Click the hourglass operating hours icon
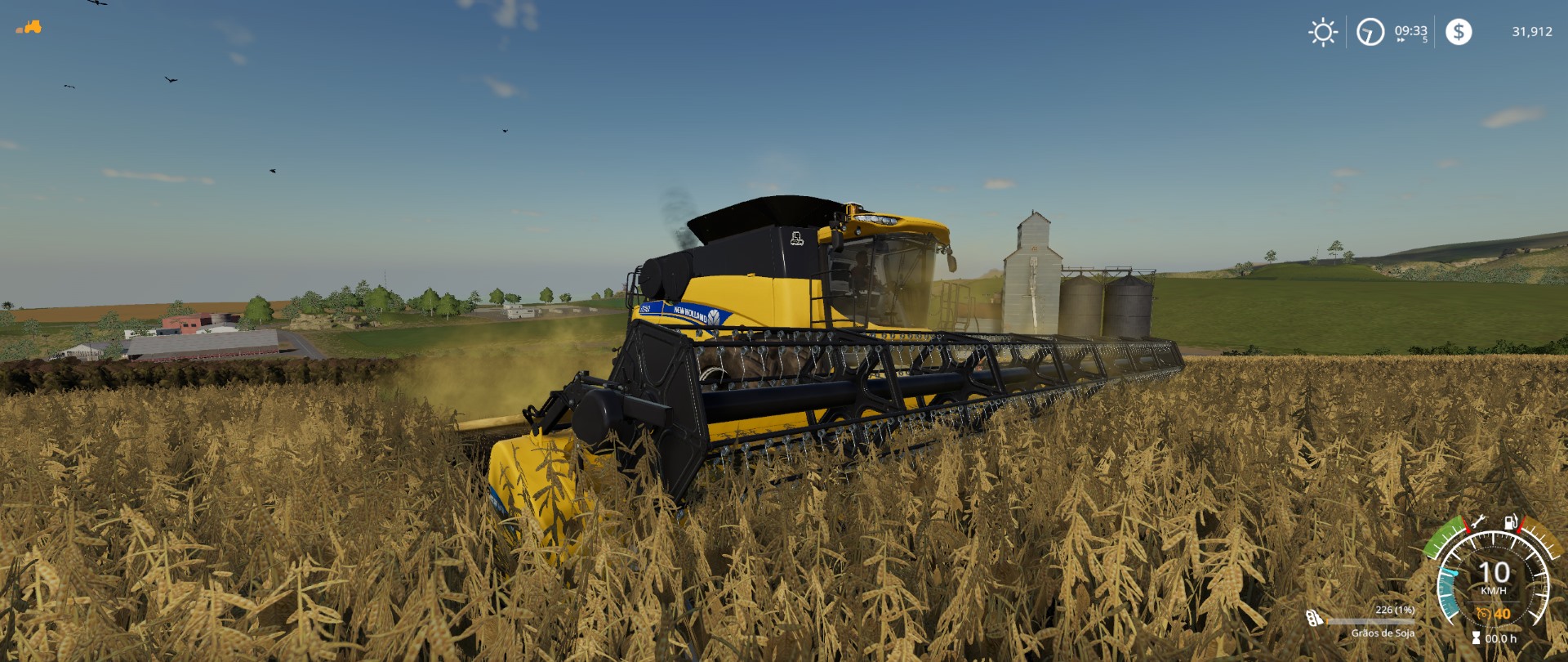1568x662 pixels. click(x=1475, y=639)
